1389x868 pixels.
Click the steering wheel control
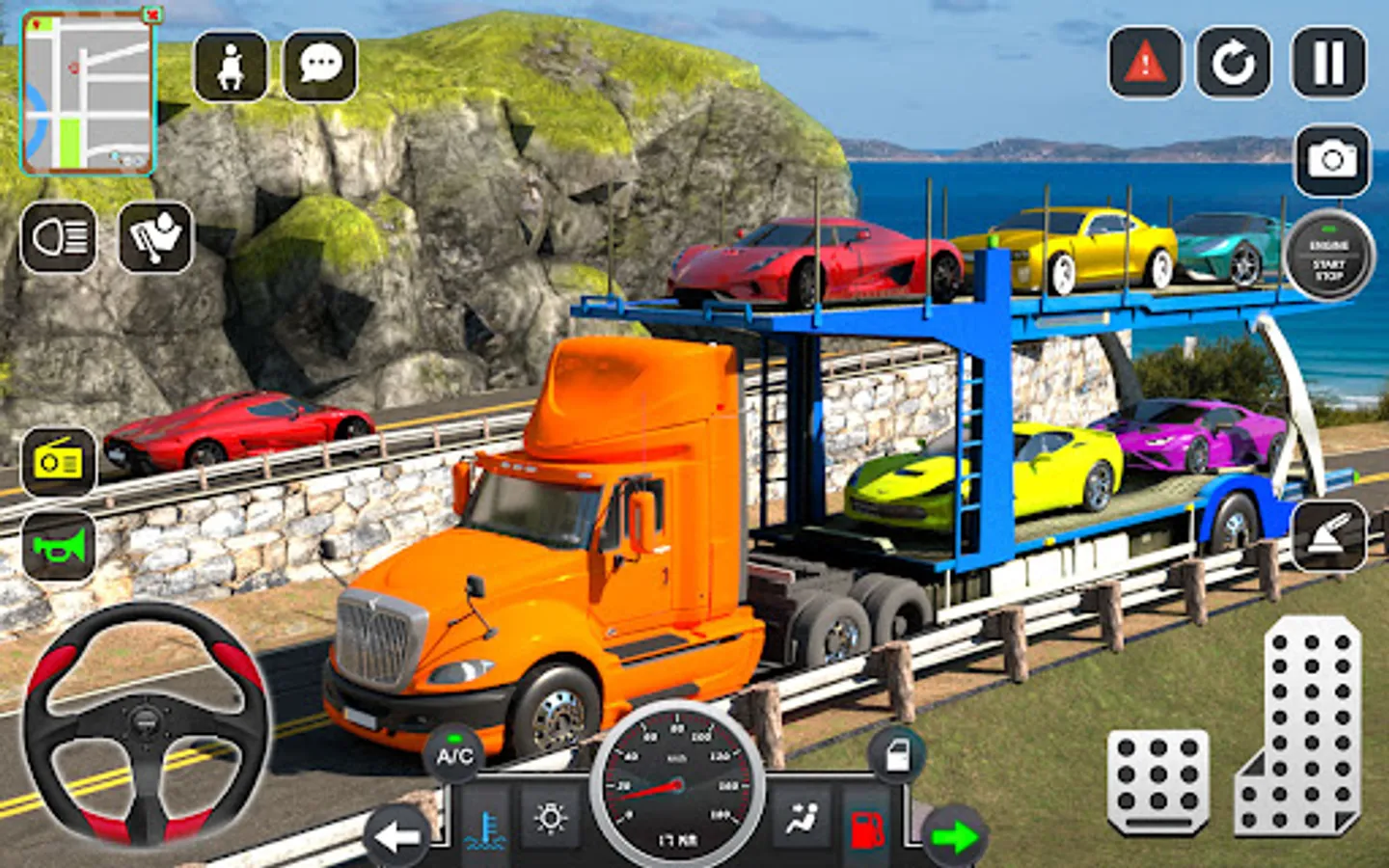(147, 721)
